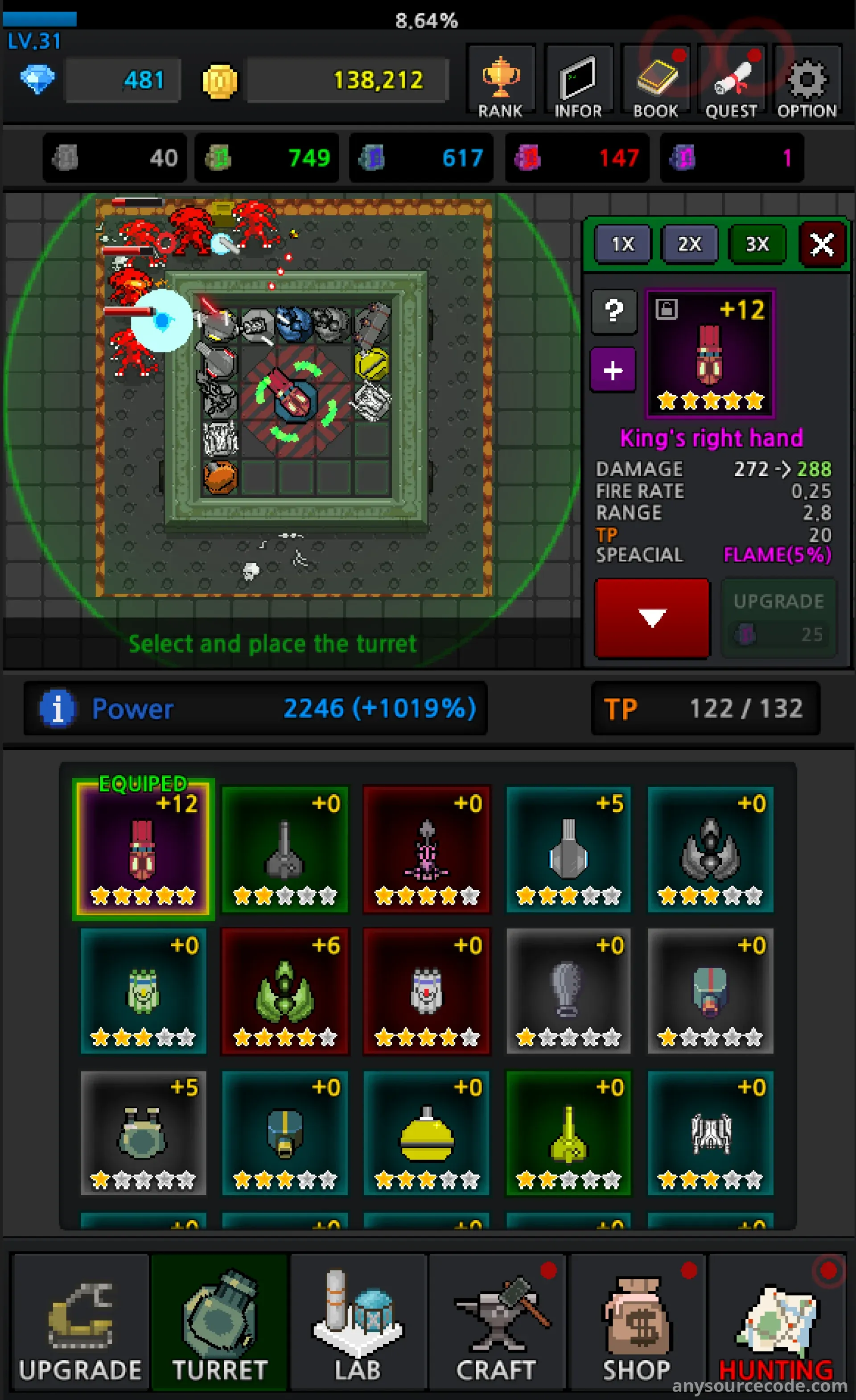Select 3X game speed

(x=757, y=244)
